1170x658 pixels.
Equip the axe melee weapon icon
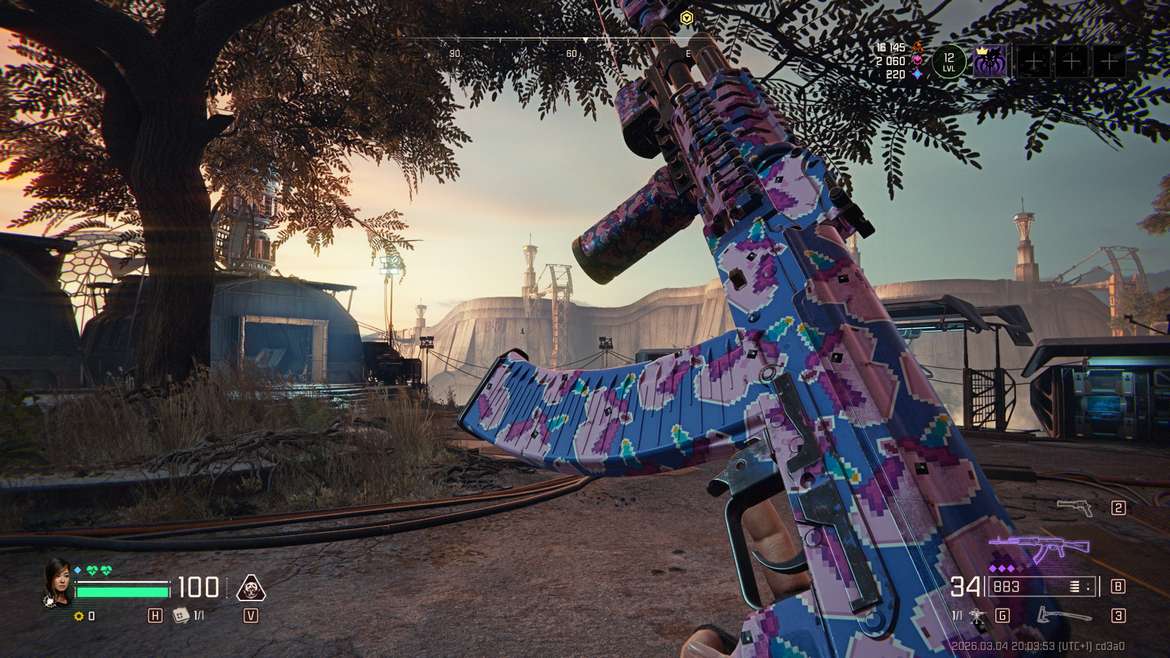tap(1063, 616)
